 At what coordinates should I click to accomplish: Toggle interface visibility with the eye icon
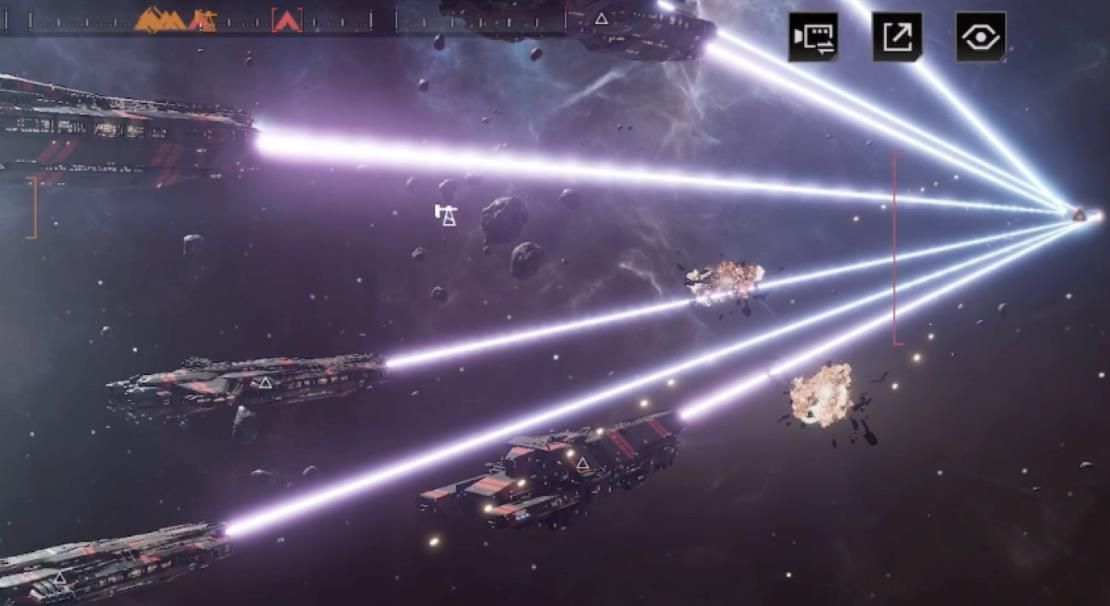980,37
